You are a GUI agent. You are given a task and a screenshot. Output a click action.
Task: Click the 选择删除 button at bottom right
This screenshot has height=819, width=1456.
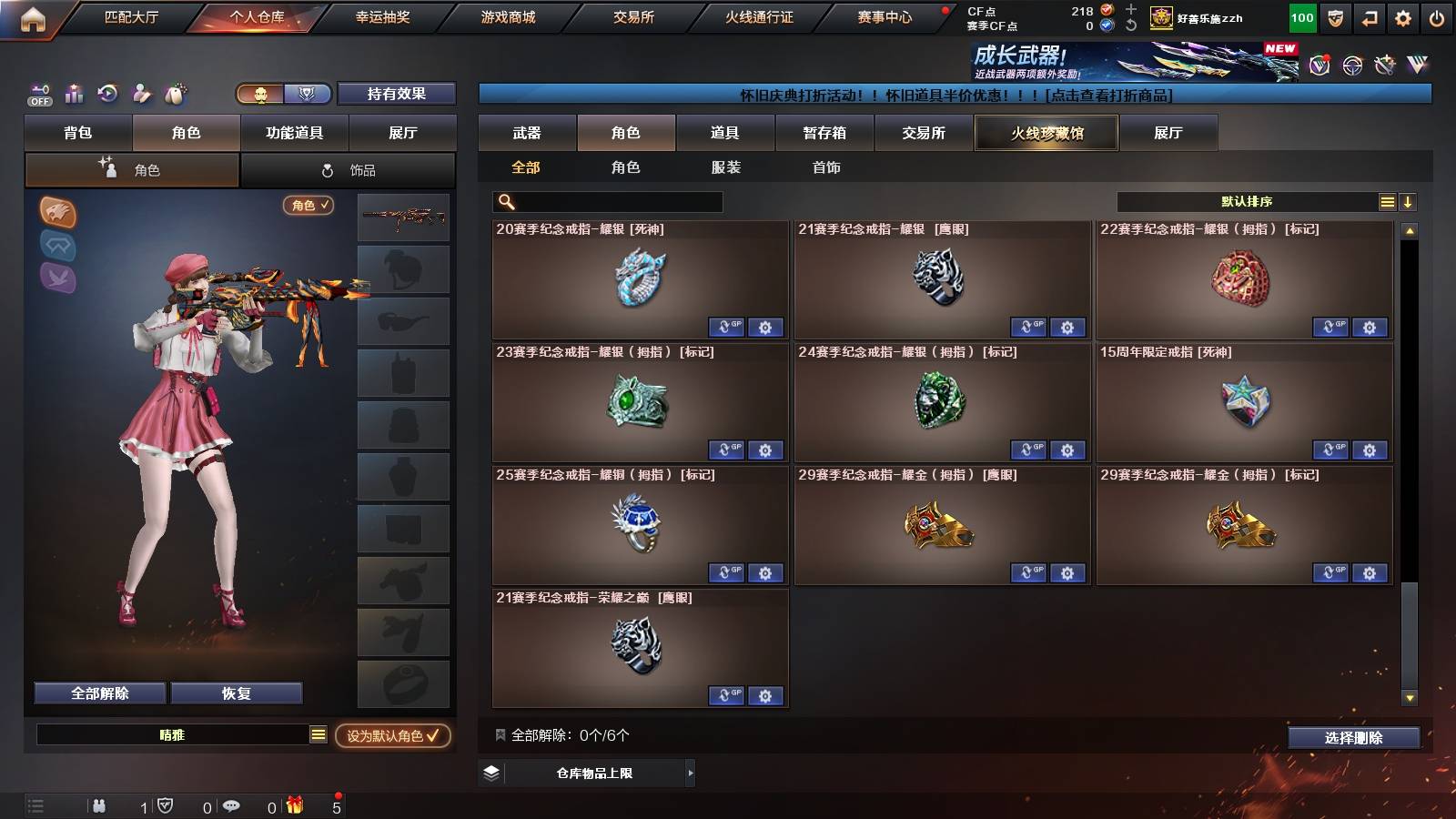click(x=1353, y=737)
